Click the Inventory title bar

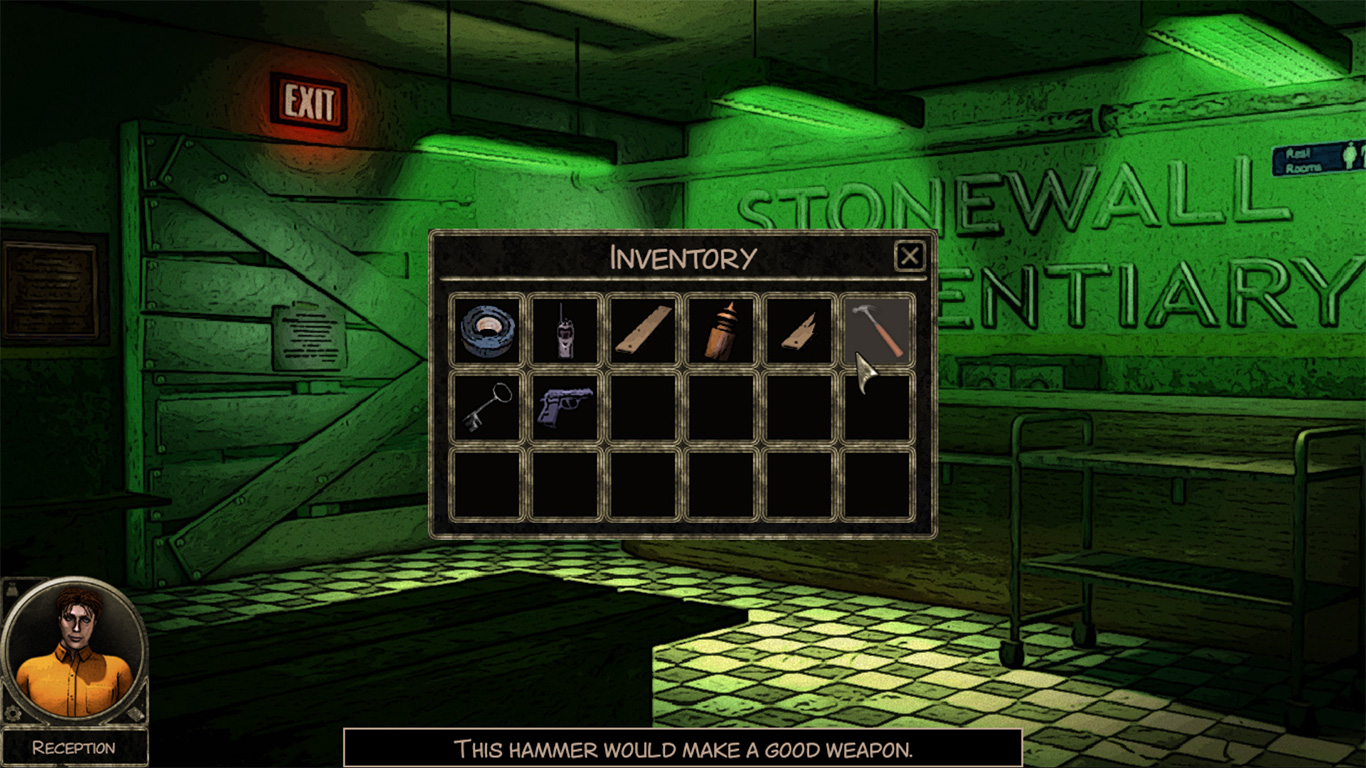coord(683,256)
